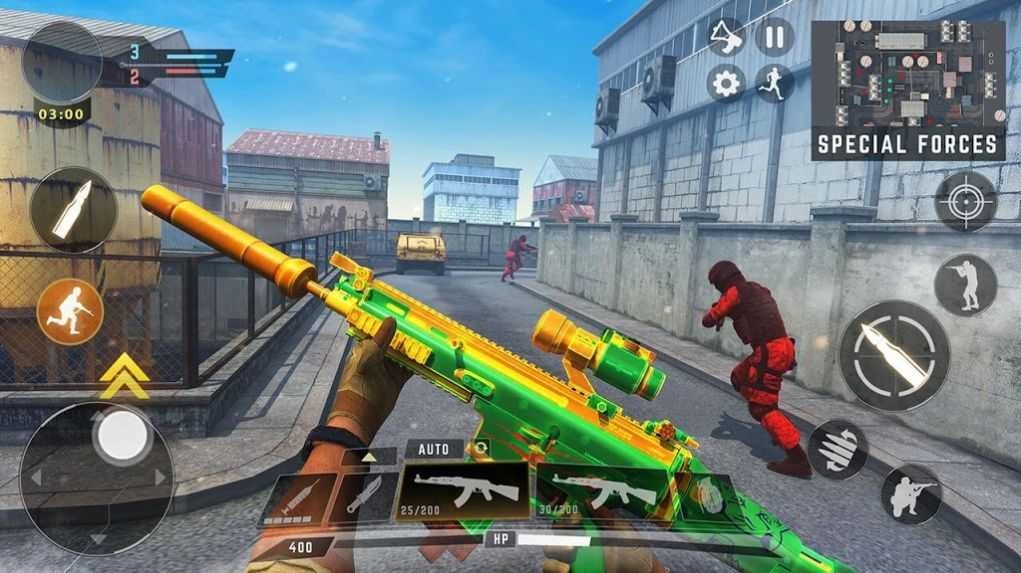The image size is (1021, 573).
Task: Toggle the AUTO fire mode button
Action: [x=434, y=449]
